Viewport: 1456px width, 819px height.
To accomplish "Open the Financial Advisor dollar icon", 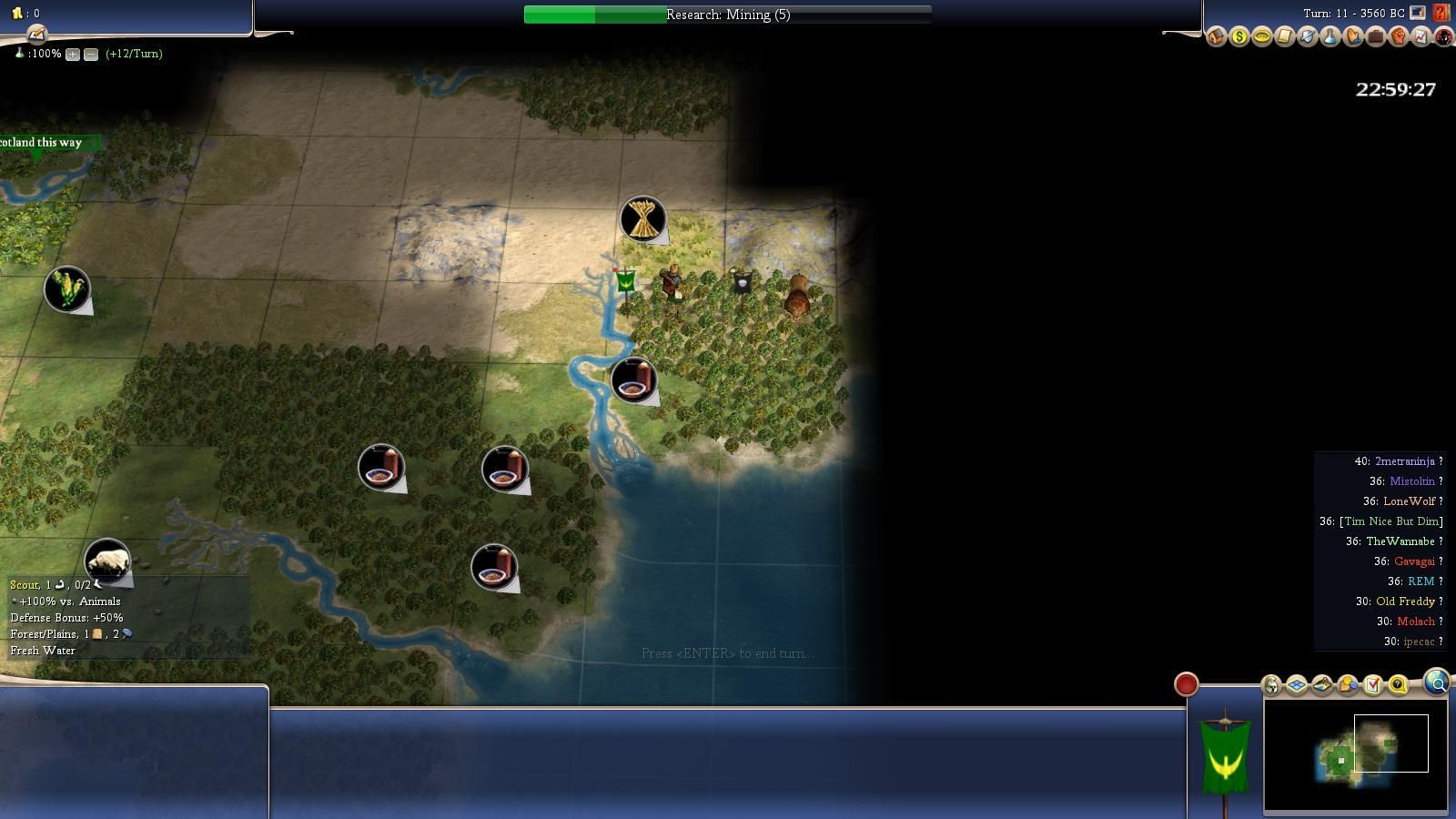I will point(1239,37).
